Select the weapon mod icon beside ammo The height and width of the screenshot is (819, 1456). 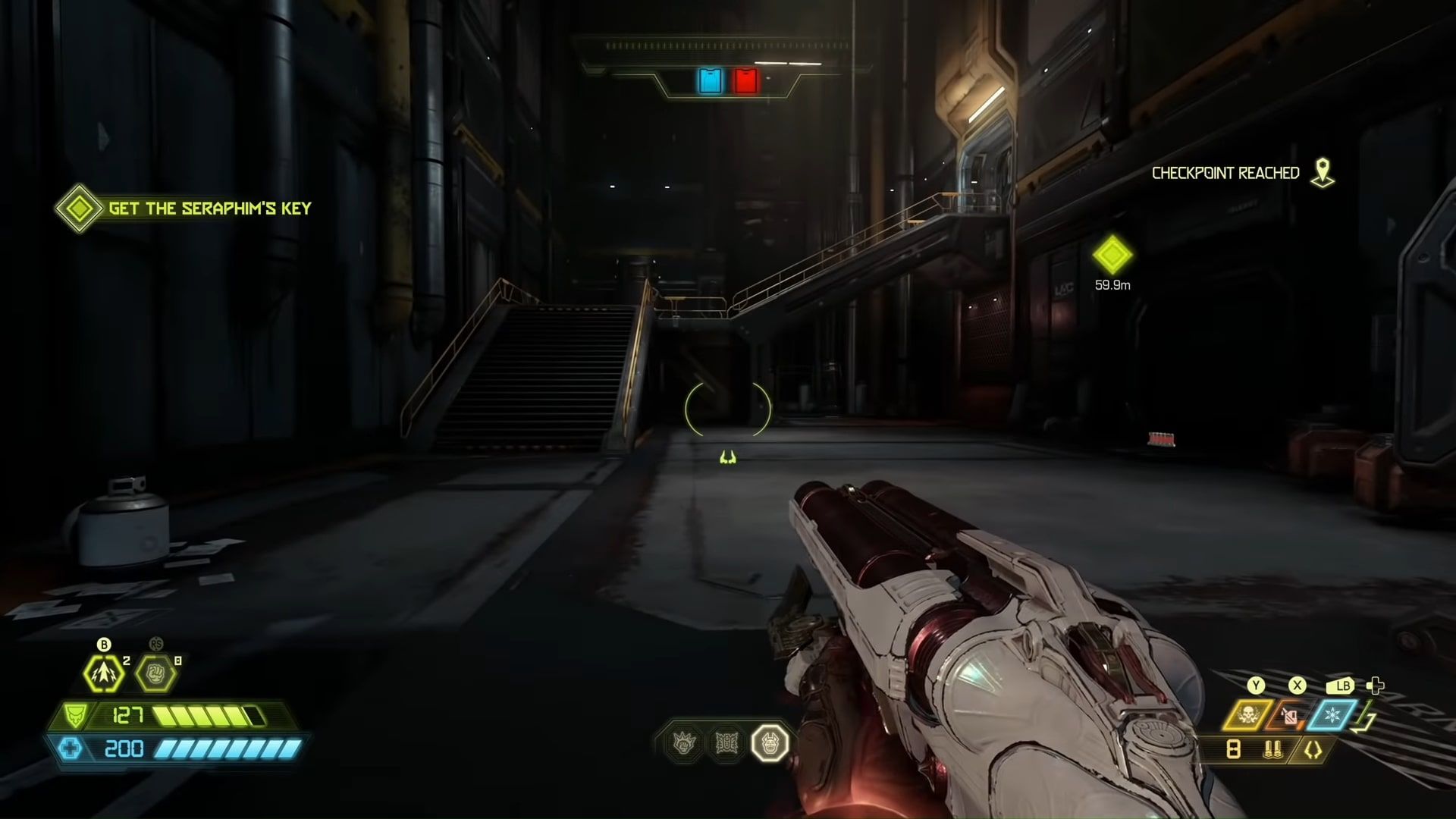pyautogui.click(x=1313, y=750)
